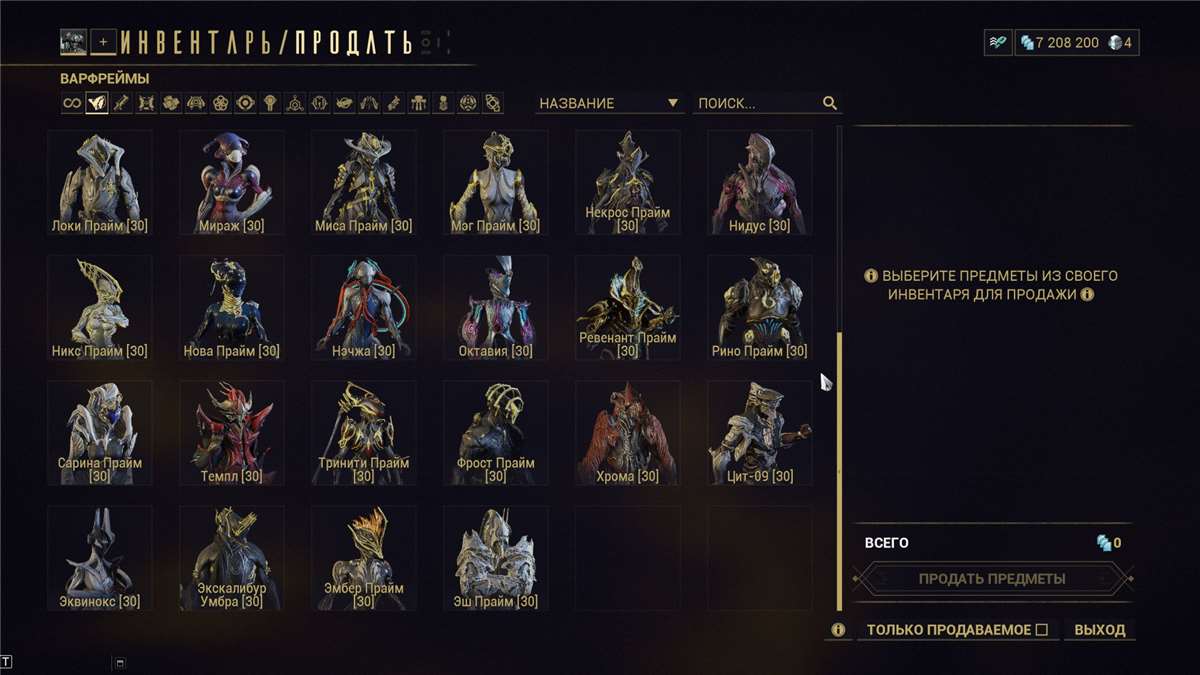Click the Продать предметы sell button
Viewport: 1200px width, 675px height.
[992, 578]
